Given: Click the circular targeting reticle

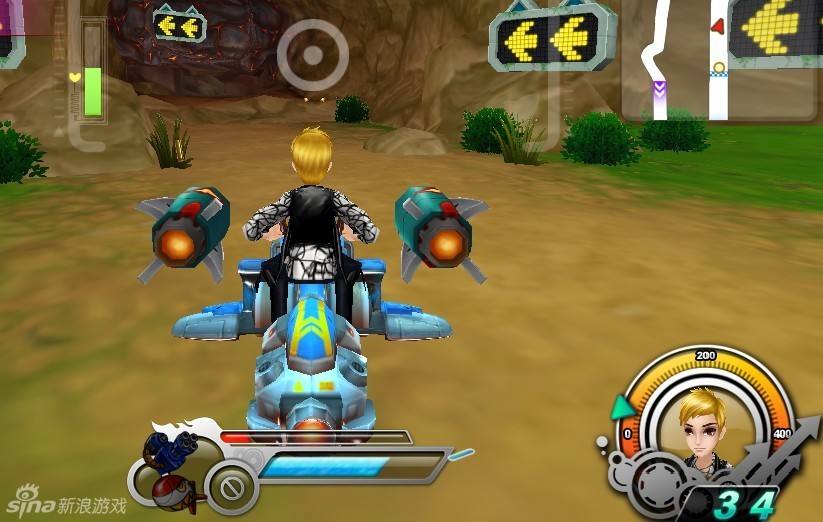Looking at the screenshot, I should (312, 54).
